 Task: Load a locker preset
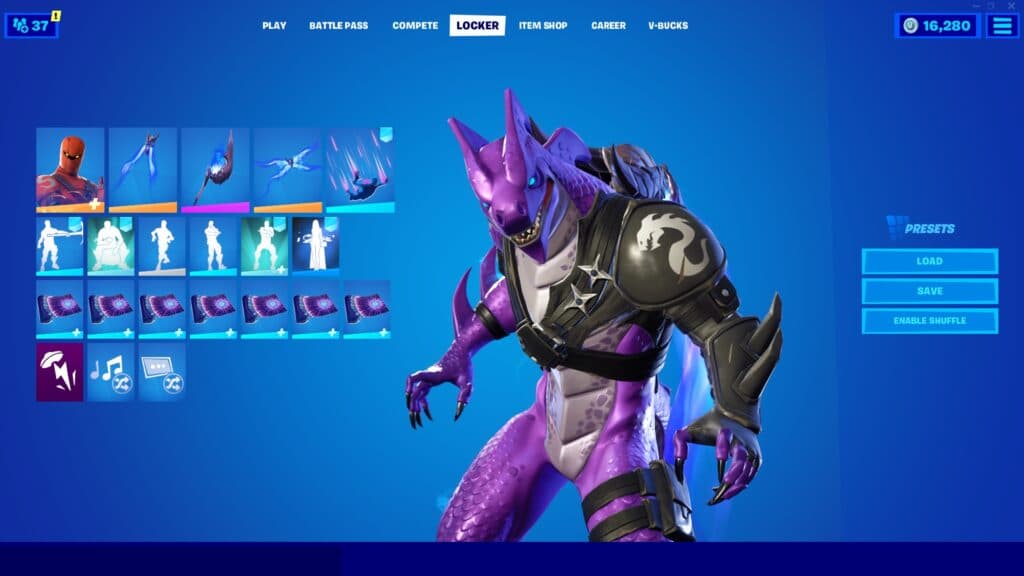pos(929,261)
